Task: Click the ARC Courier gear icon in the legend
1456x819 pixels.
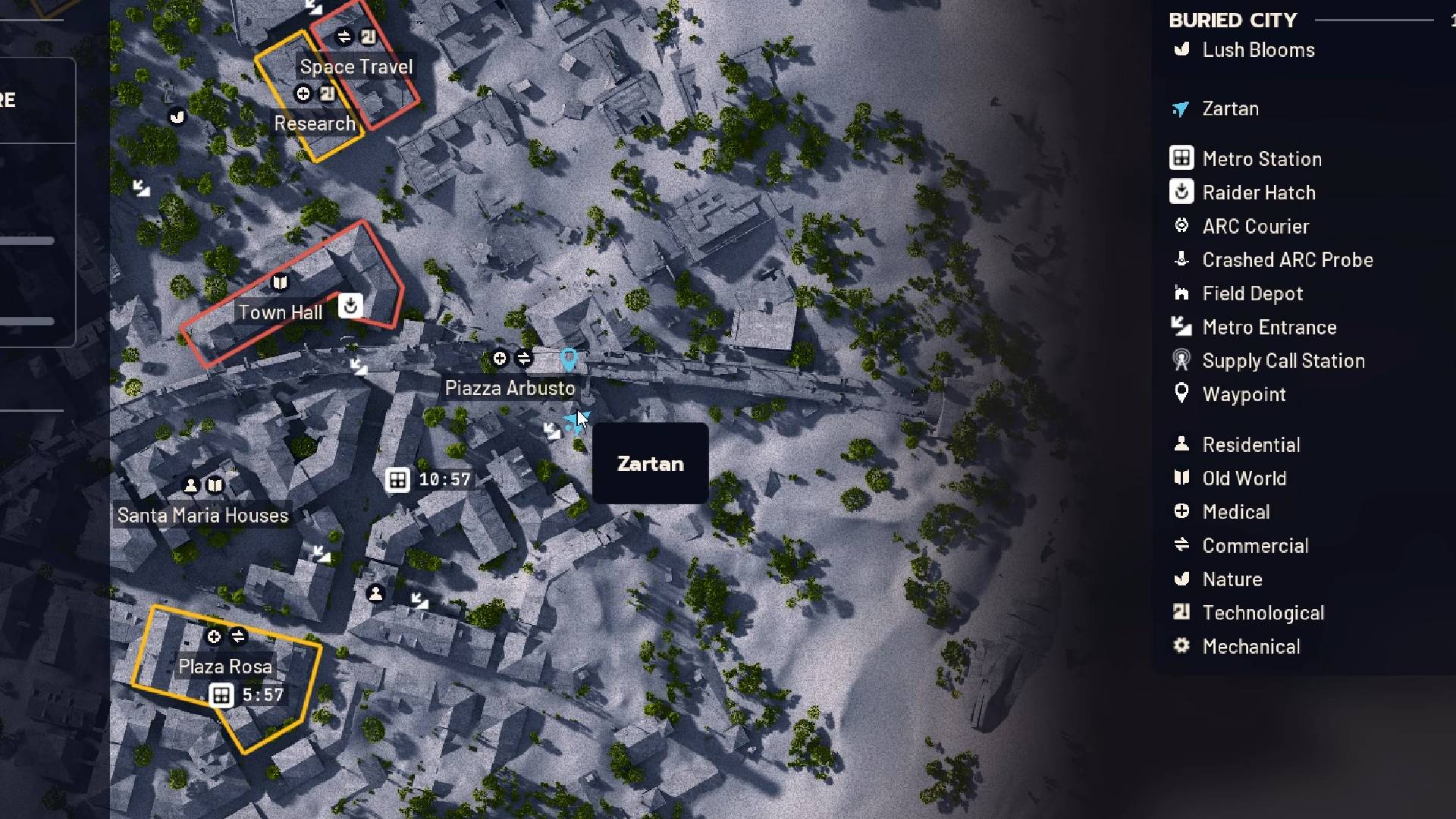Action: point(1181,225)
